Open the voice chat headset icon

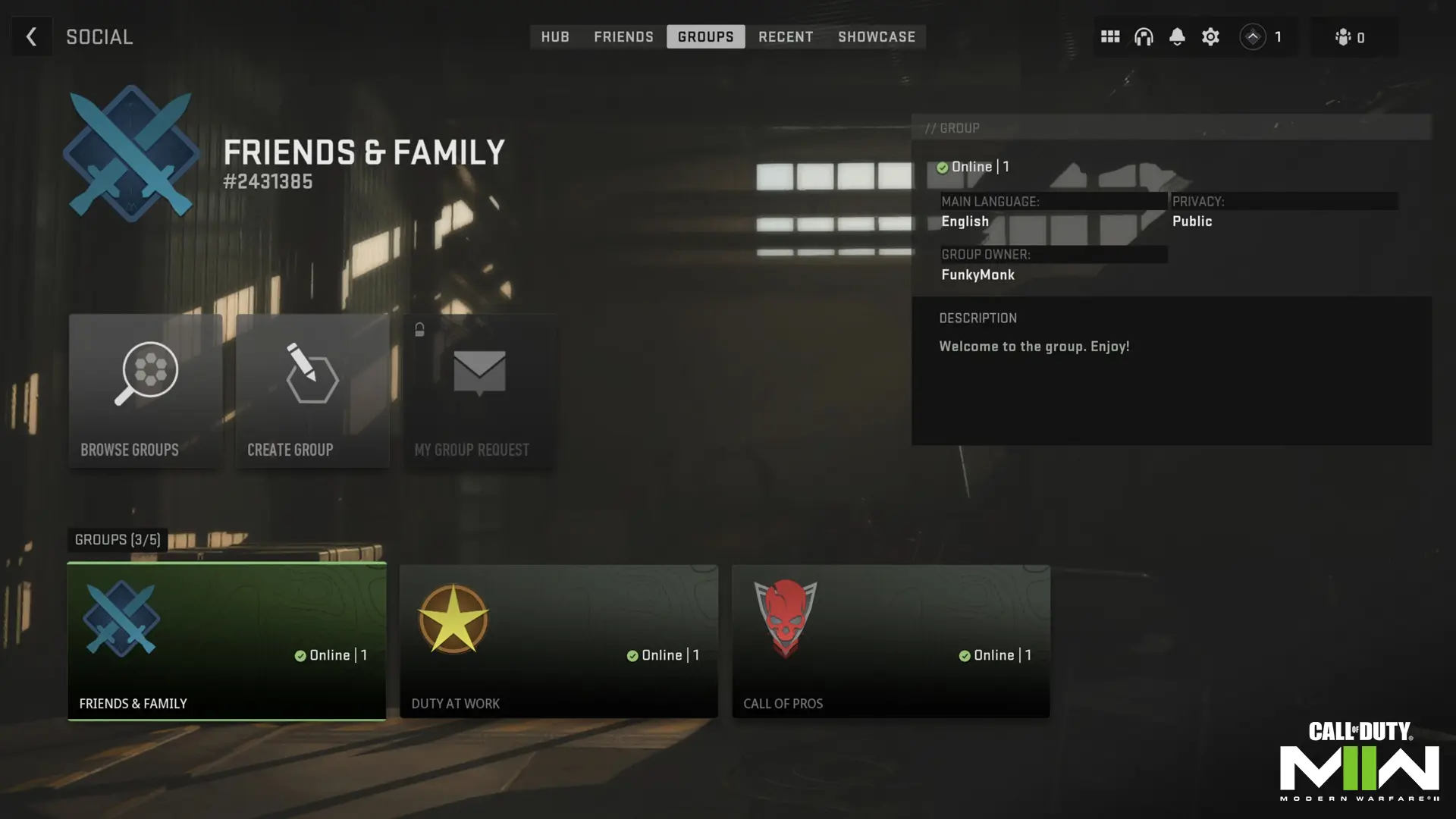1143,36
